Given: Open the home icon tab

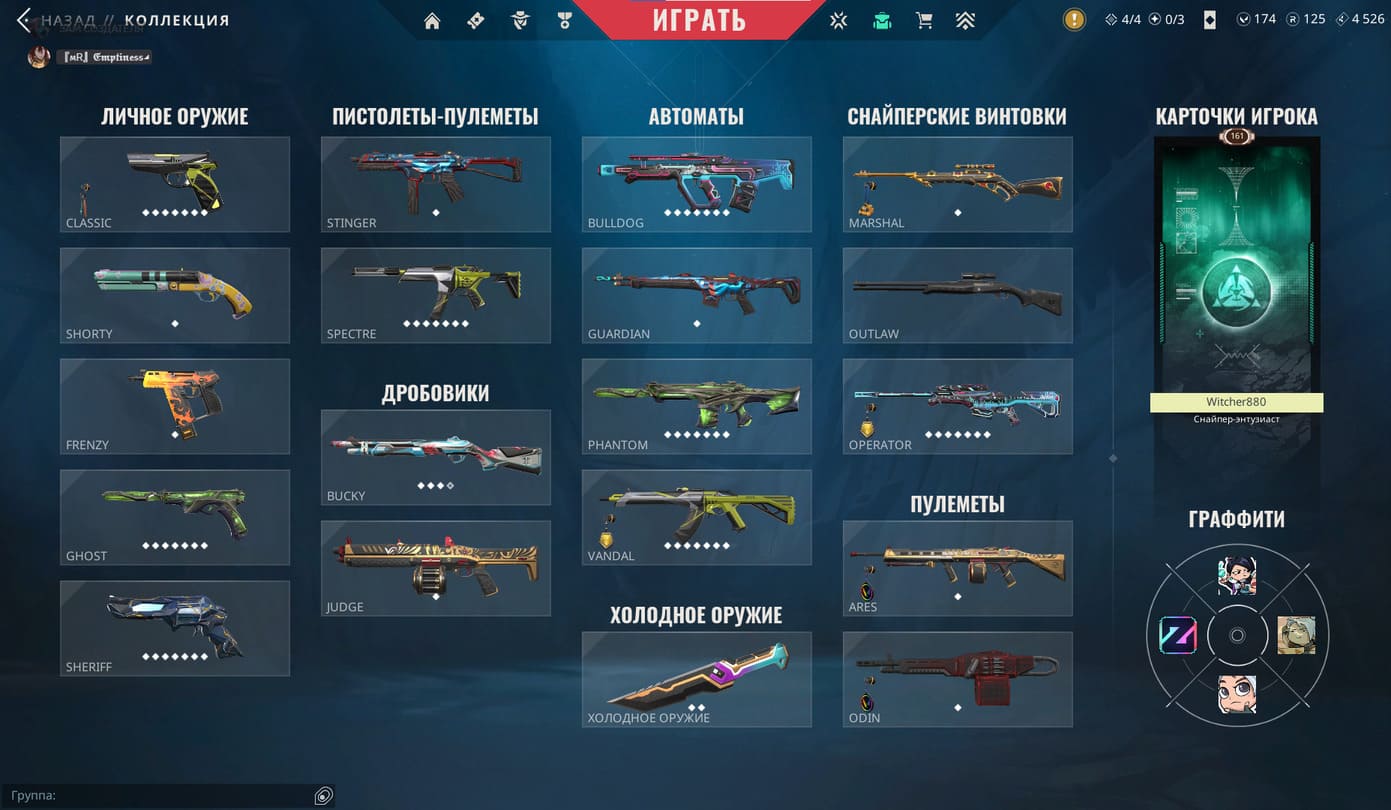Looking at the screenshot, I should (x=432, y=20).
